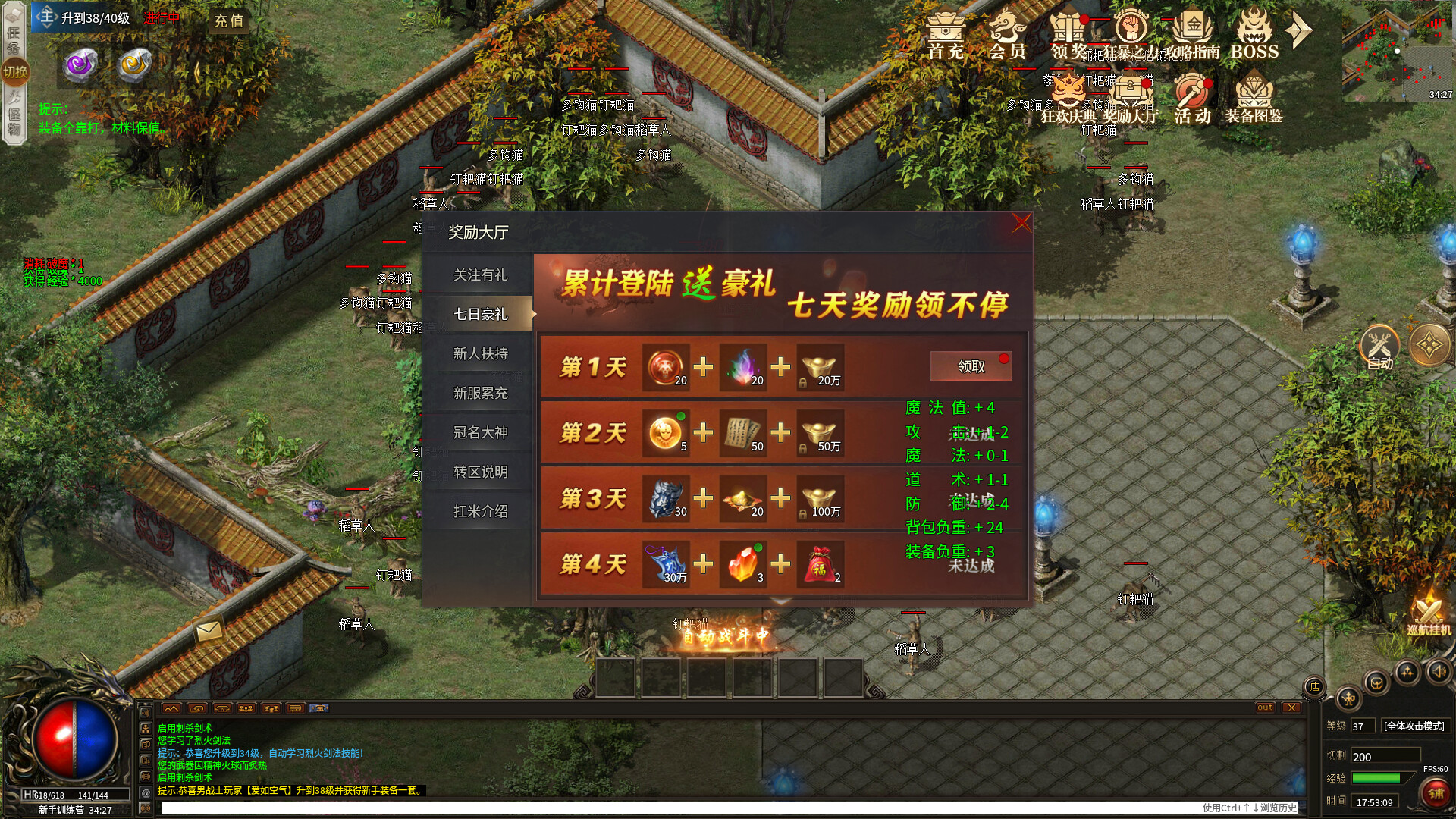Image resolution: width=1456 pixels, height=819 pixels.
Task: Switch to the 关注有礼 tab
Action: [x=483, y=275]
